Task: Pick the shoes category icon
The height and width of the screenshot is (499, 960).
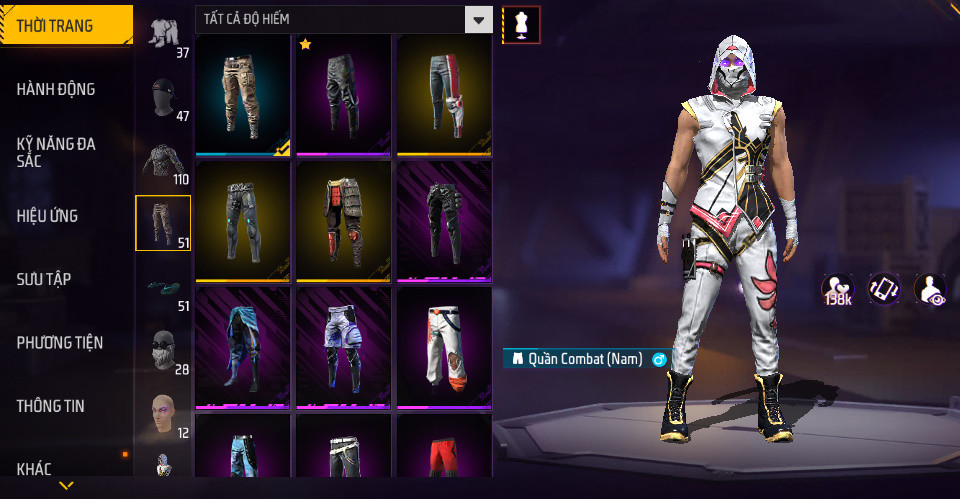Action: pos(162,288)
